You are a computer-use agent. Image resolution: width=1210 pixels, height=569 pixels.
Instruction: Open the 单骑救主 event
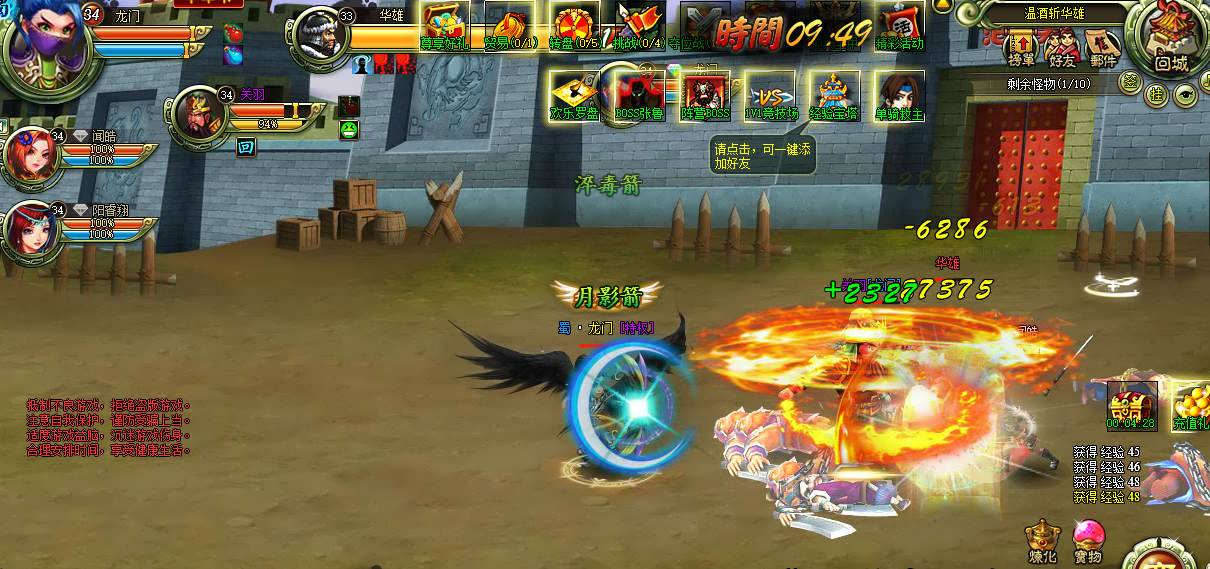[x=899, y=95]
